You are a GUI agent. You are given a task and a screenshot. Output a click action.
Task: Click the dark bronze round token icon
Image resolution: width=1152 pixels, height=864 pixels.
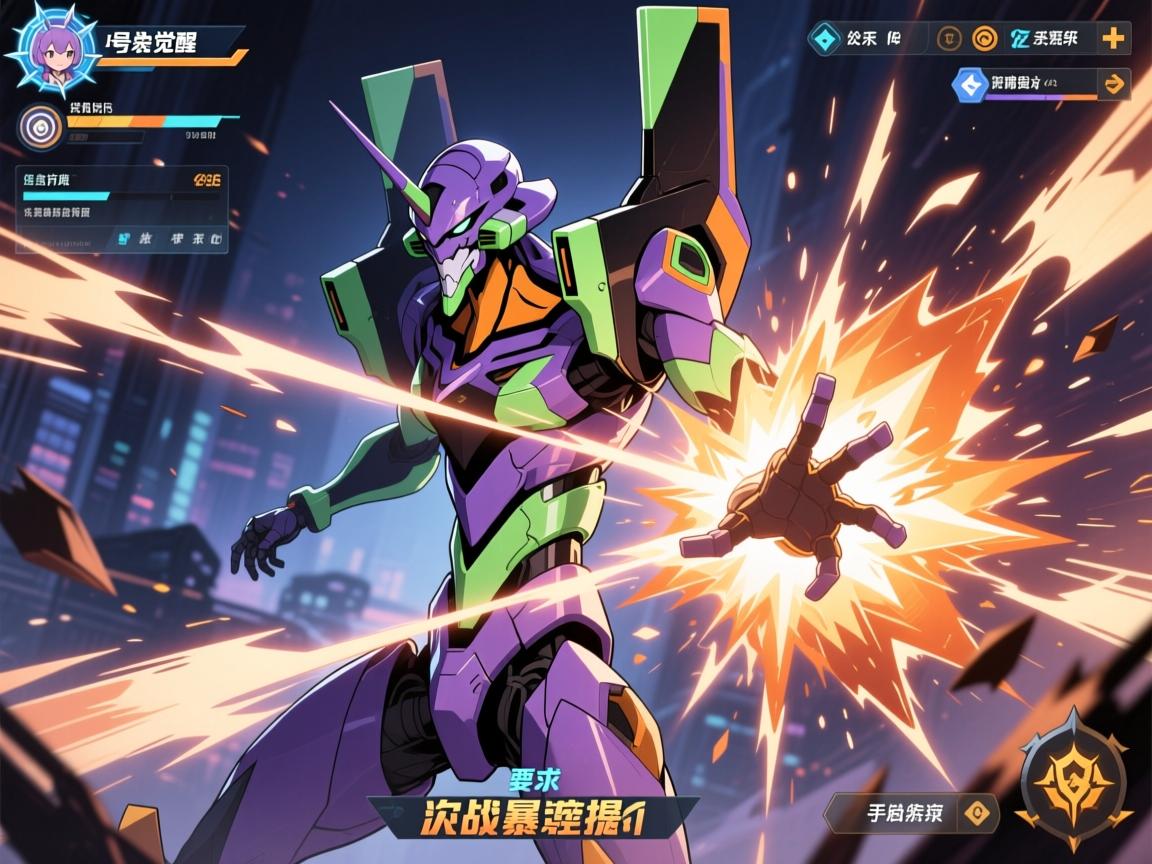coord(949,39)
